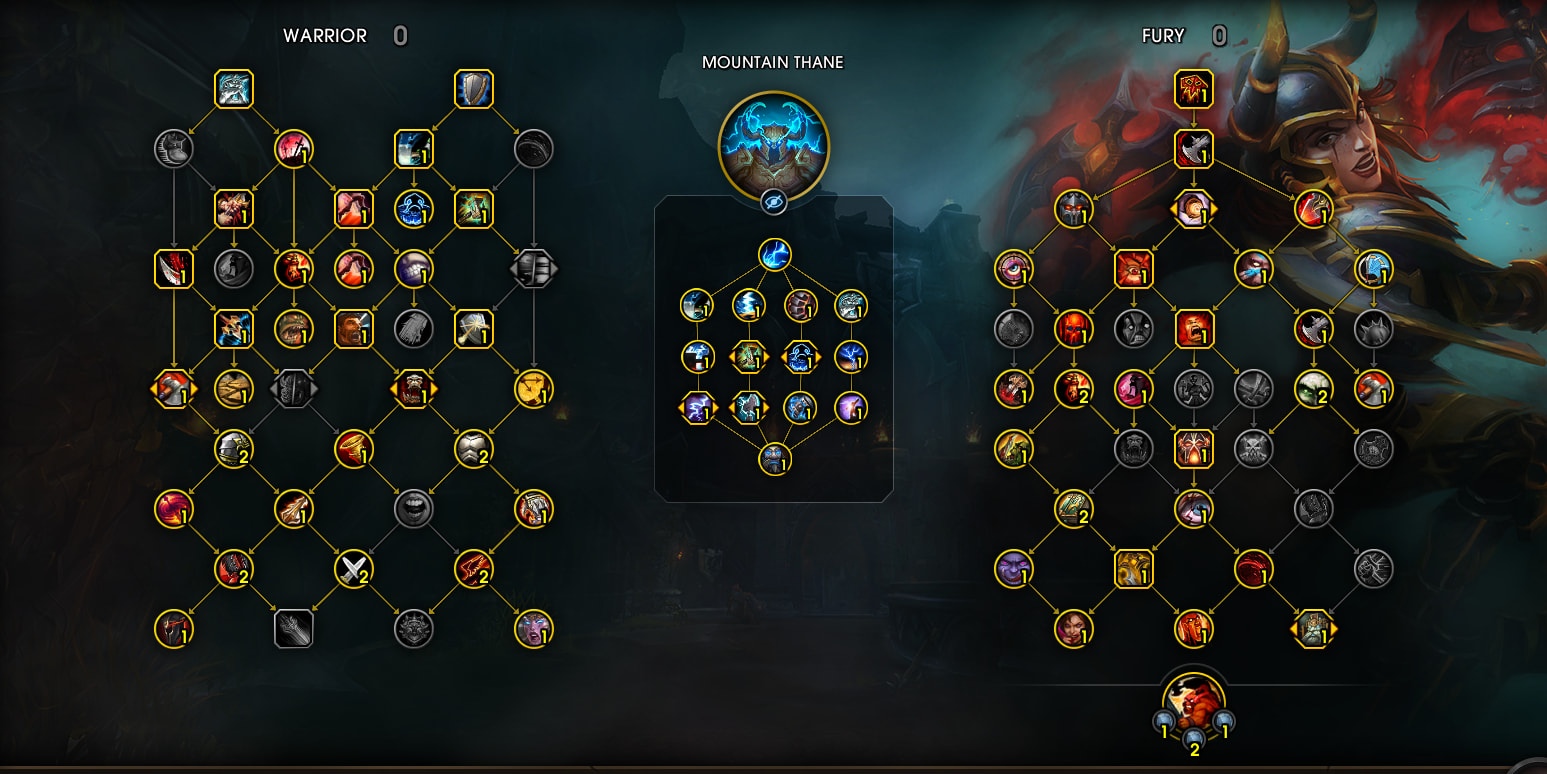1547x774 pixels.
Task: Select the brown stone fist hero talent
Action: [798, 305]
